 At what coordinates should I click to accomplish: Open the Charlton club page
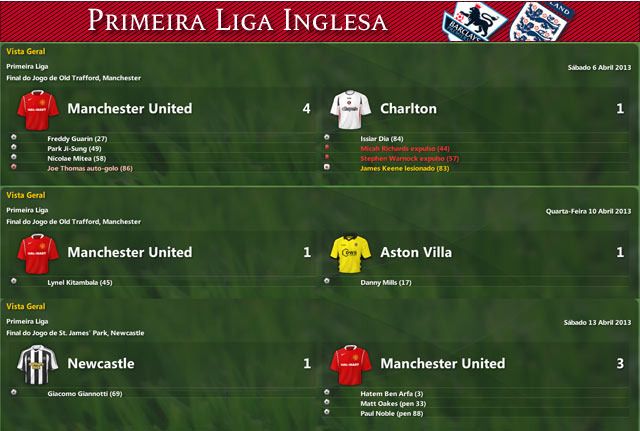[x=411, y=108]
